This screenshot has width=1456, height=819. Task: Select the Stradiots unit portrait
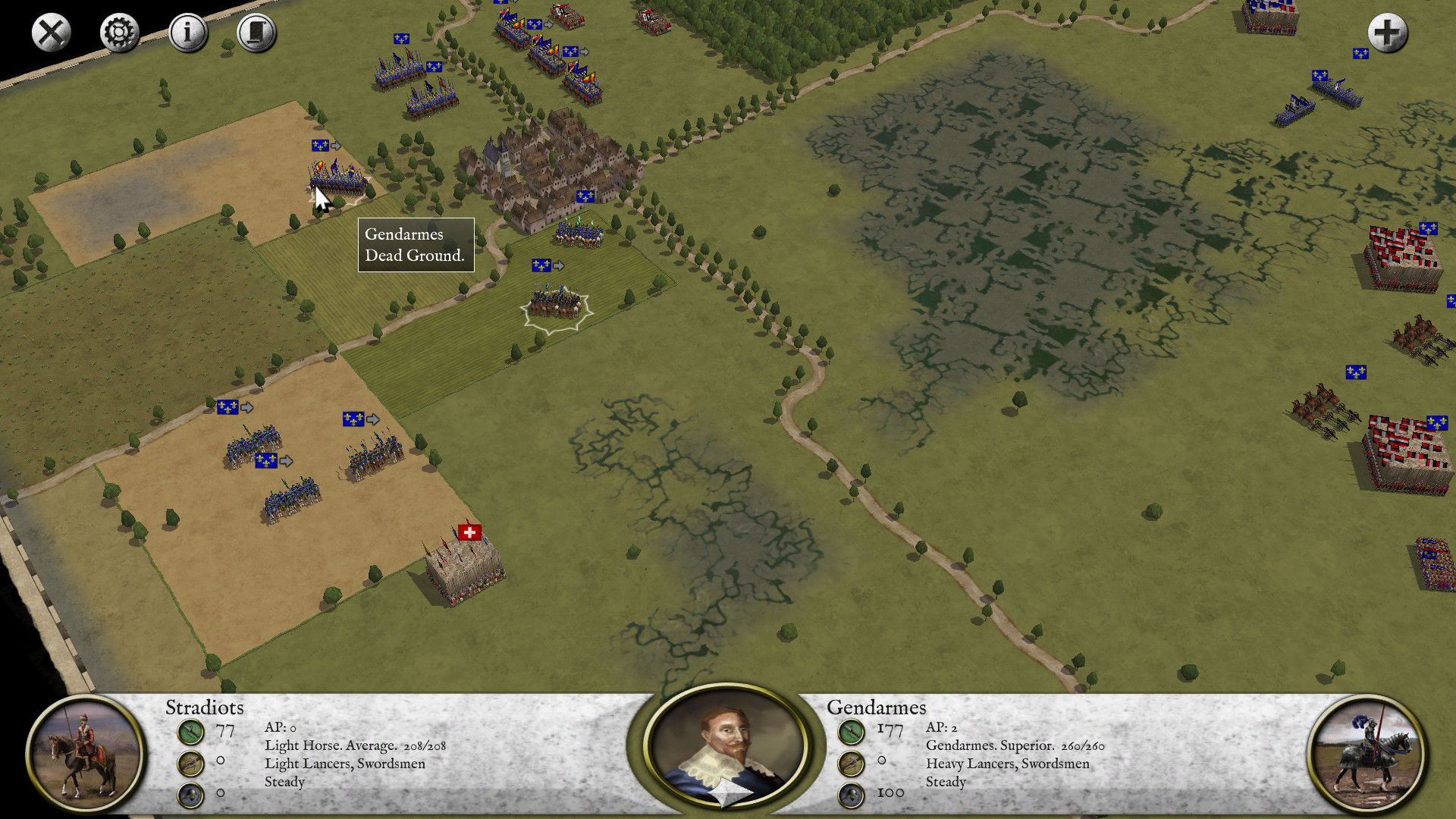pyautogui.click(x=85, y=753)
